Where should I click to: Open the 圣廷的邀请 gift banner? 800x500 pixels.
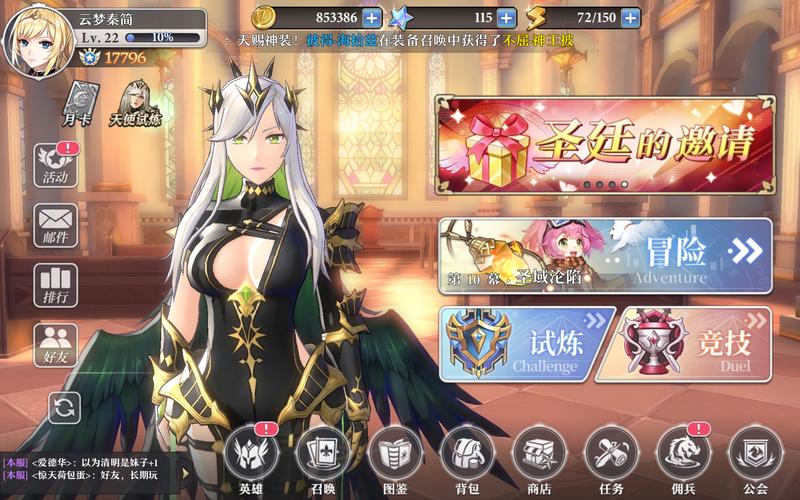point(605,144)
